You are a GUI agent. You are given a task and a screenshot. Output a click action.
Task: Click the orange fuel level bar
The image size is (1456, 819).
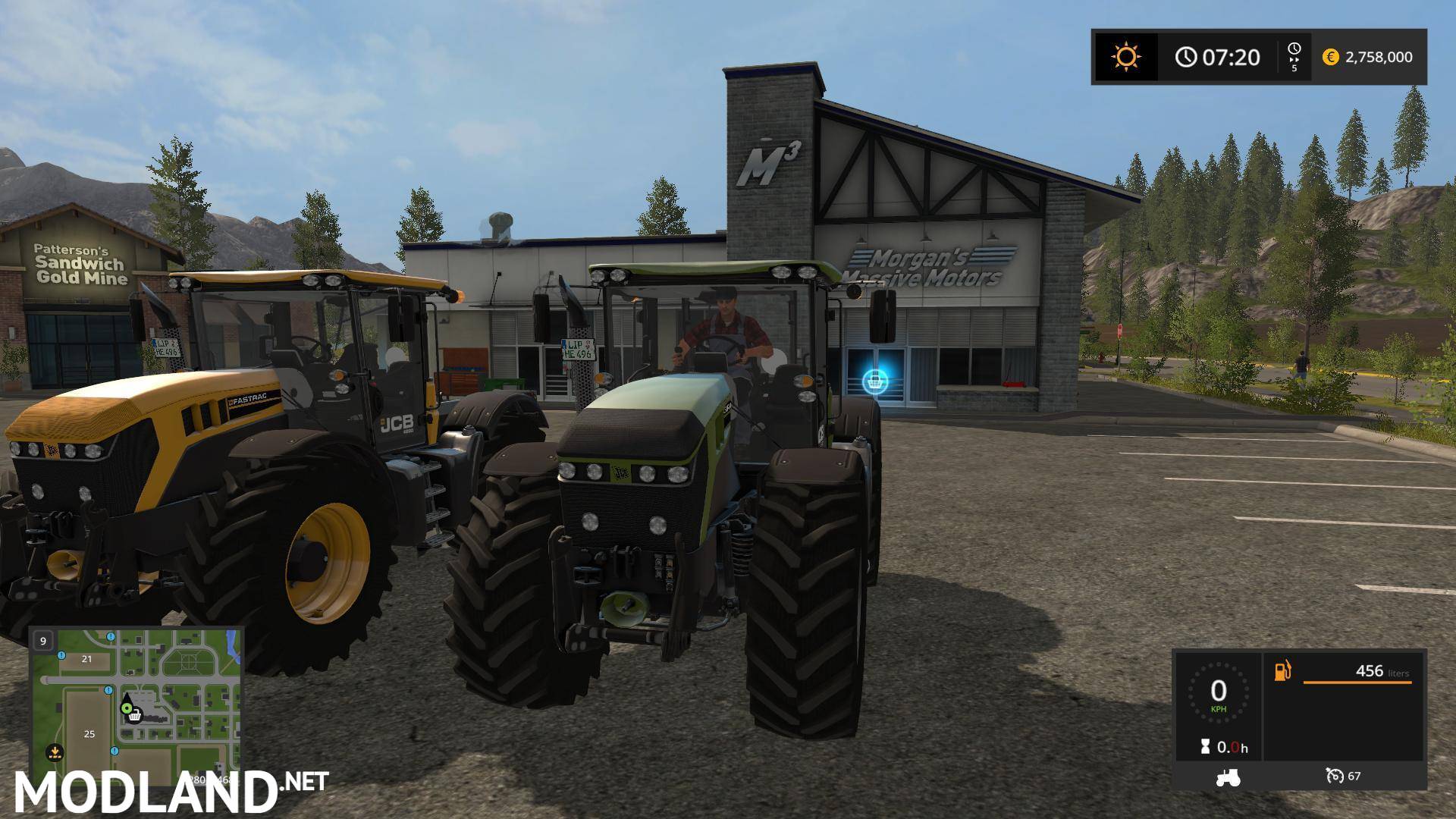[1357, 682]
